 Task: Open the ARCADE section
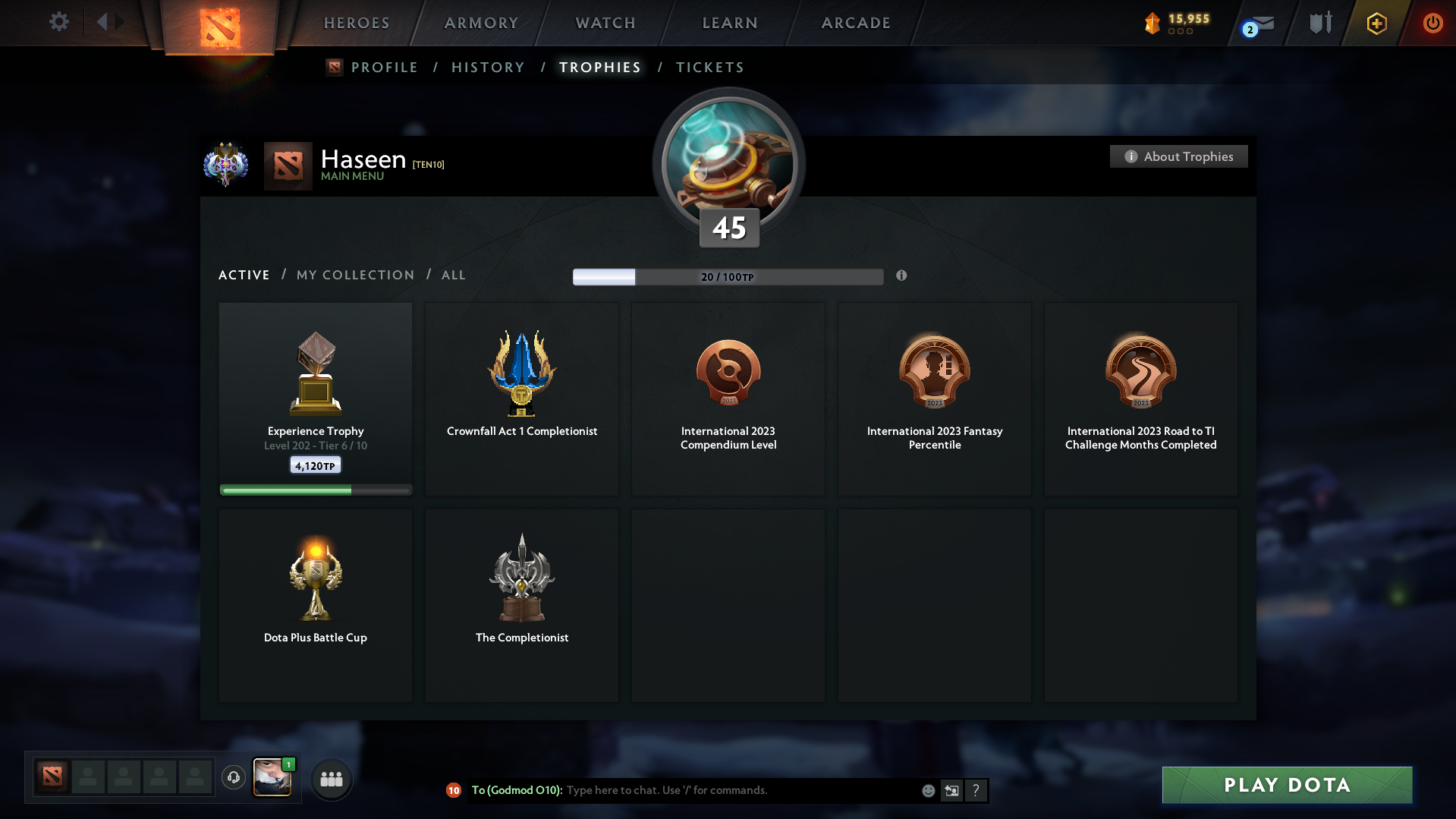coord(855,23)
